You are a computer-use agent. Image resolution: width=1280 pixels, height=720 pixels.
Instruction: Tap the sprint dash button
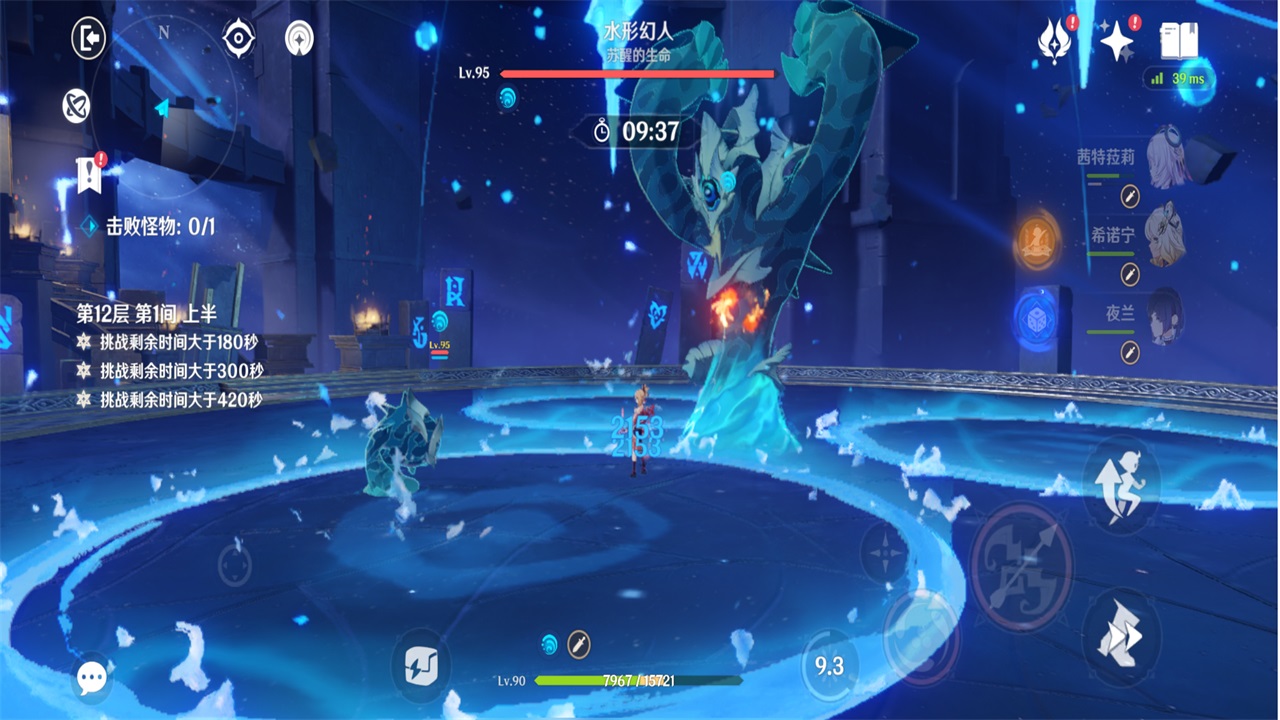pyautogui.click(x=1120, y=634)
